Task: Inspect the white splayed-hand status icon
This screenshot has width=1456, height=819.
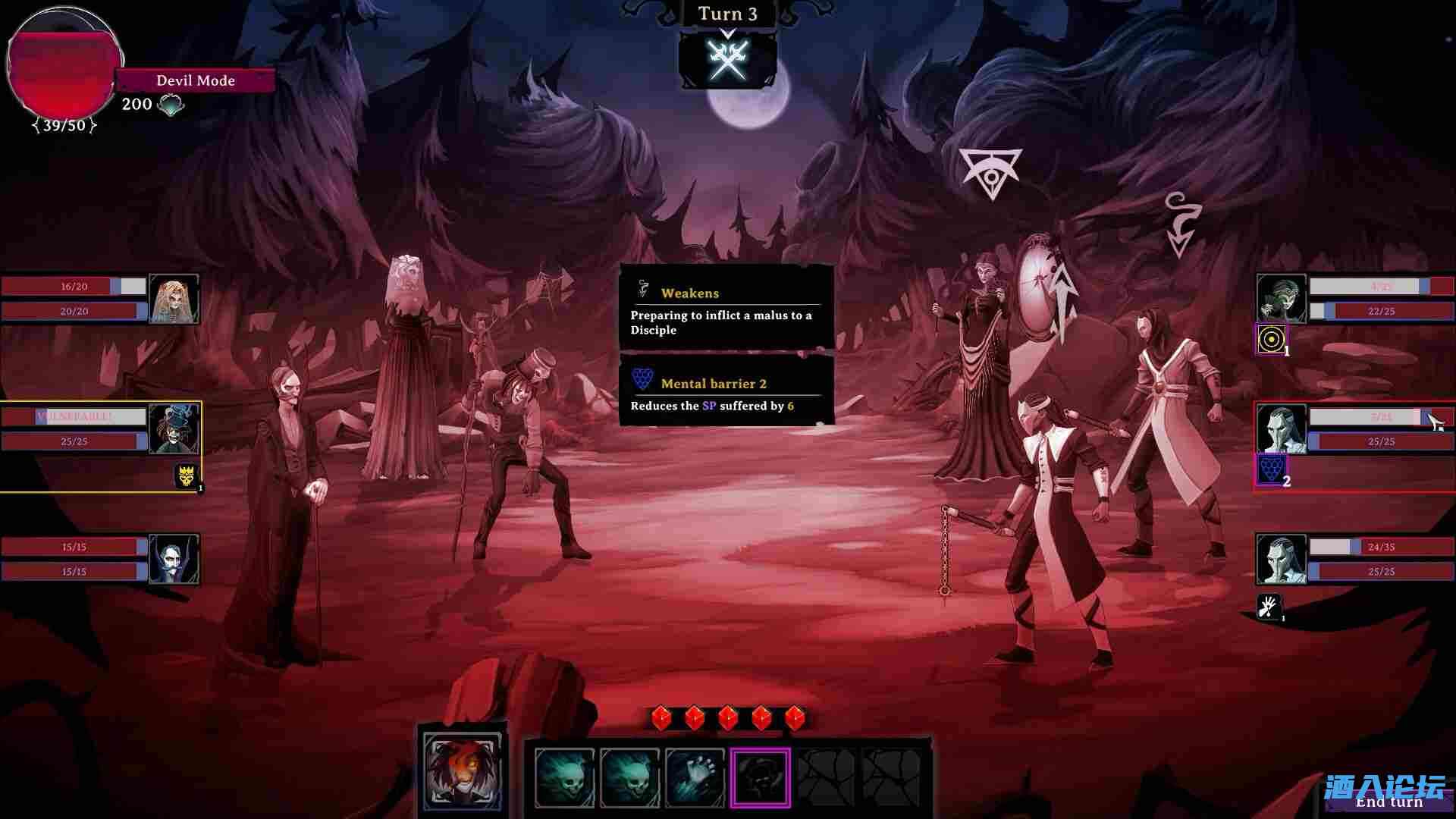Action: (1269, 607)
